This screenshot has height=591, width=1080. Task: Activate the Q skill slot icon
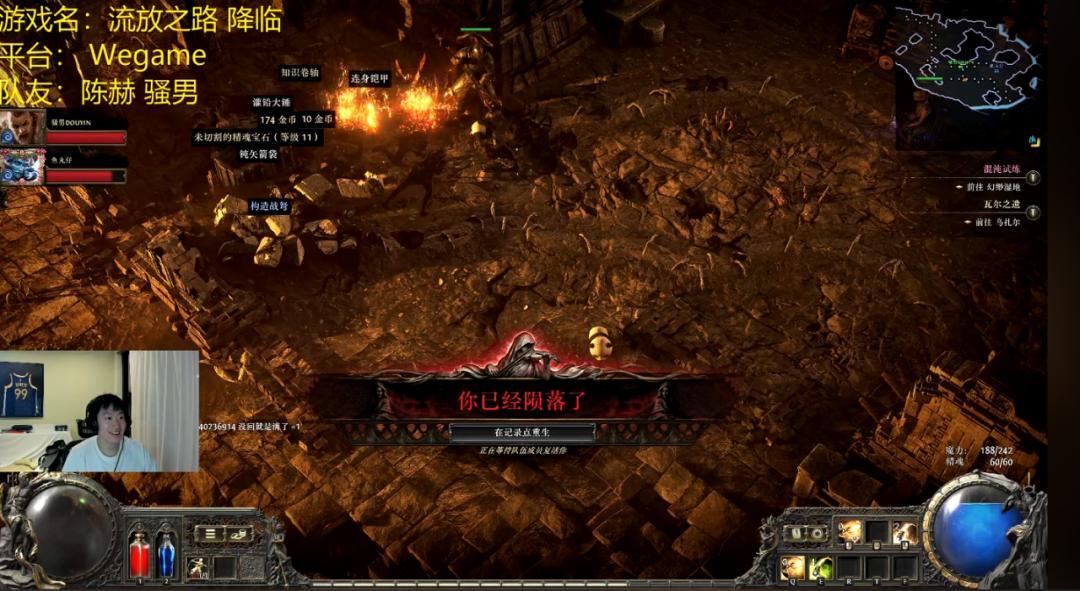point(792,567)
